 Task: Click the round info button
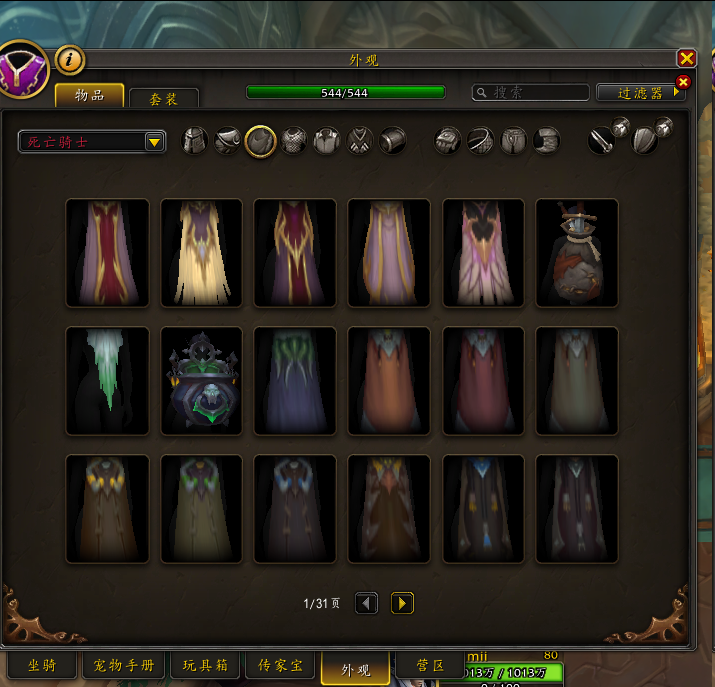69,60
